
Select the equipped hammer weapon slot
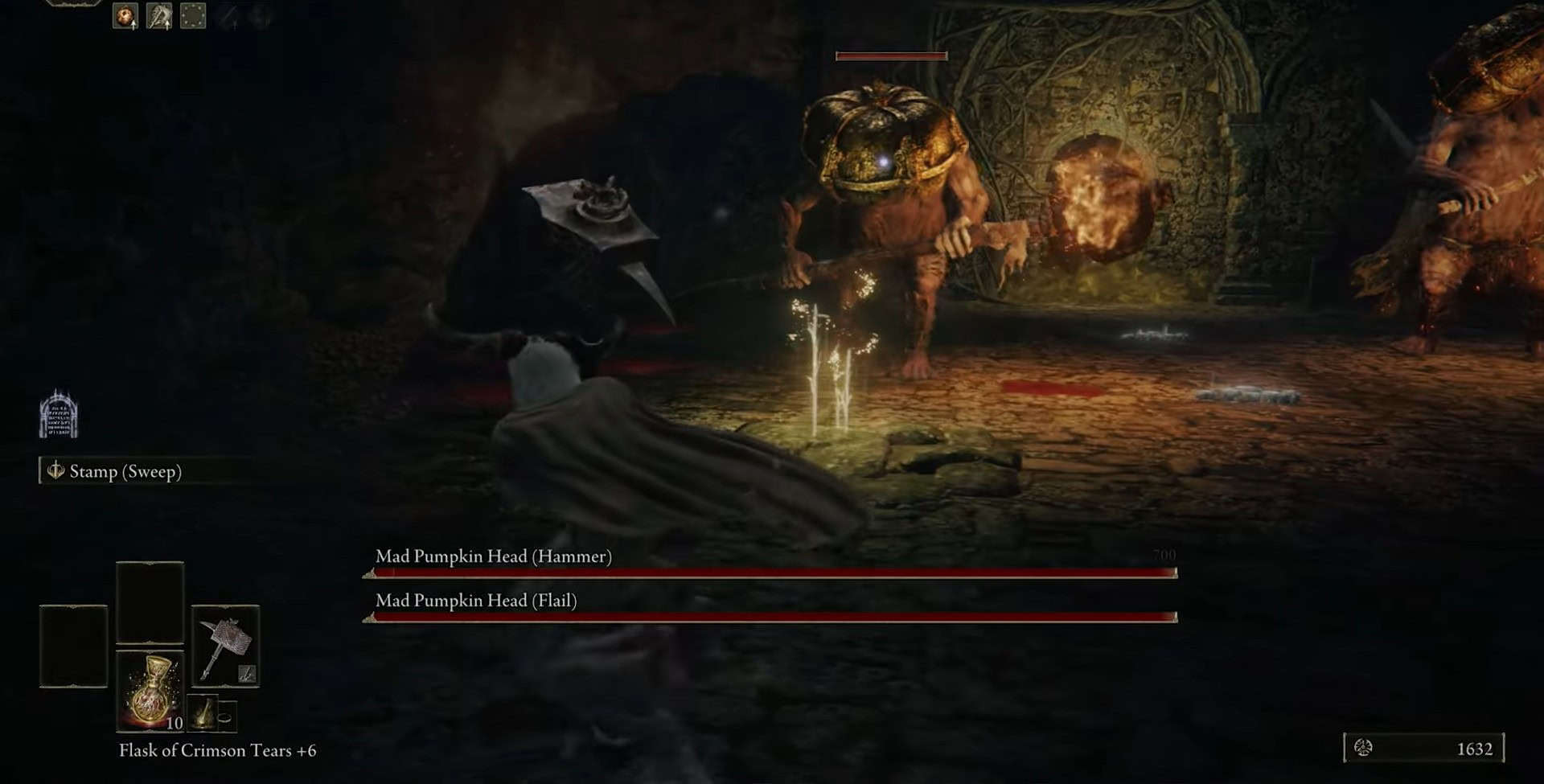point(225,646)
